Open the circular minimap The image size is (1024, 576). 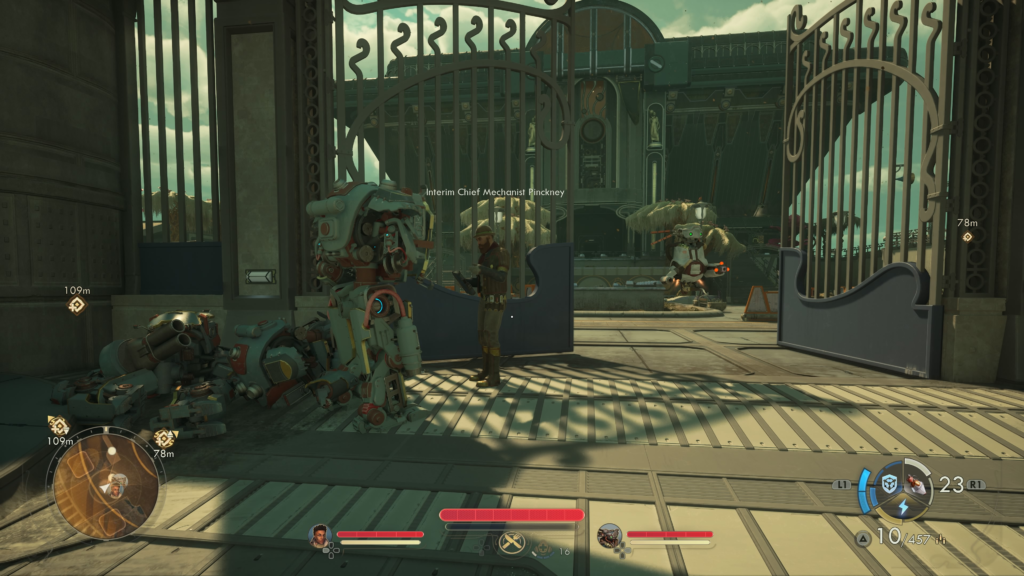coord(104,482)
